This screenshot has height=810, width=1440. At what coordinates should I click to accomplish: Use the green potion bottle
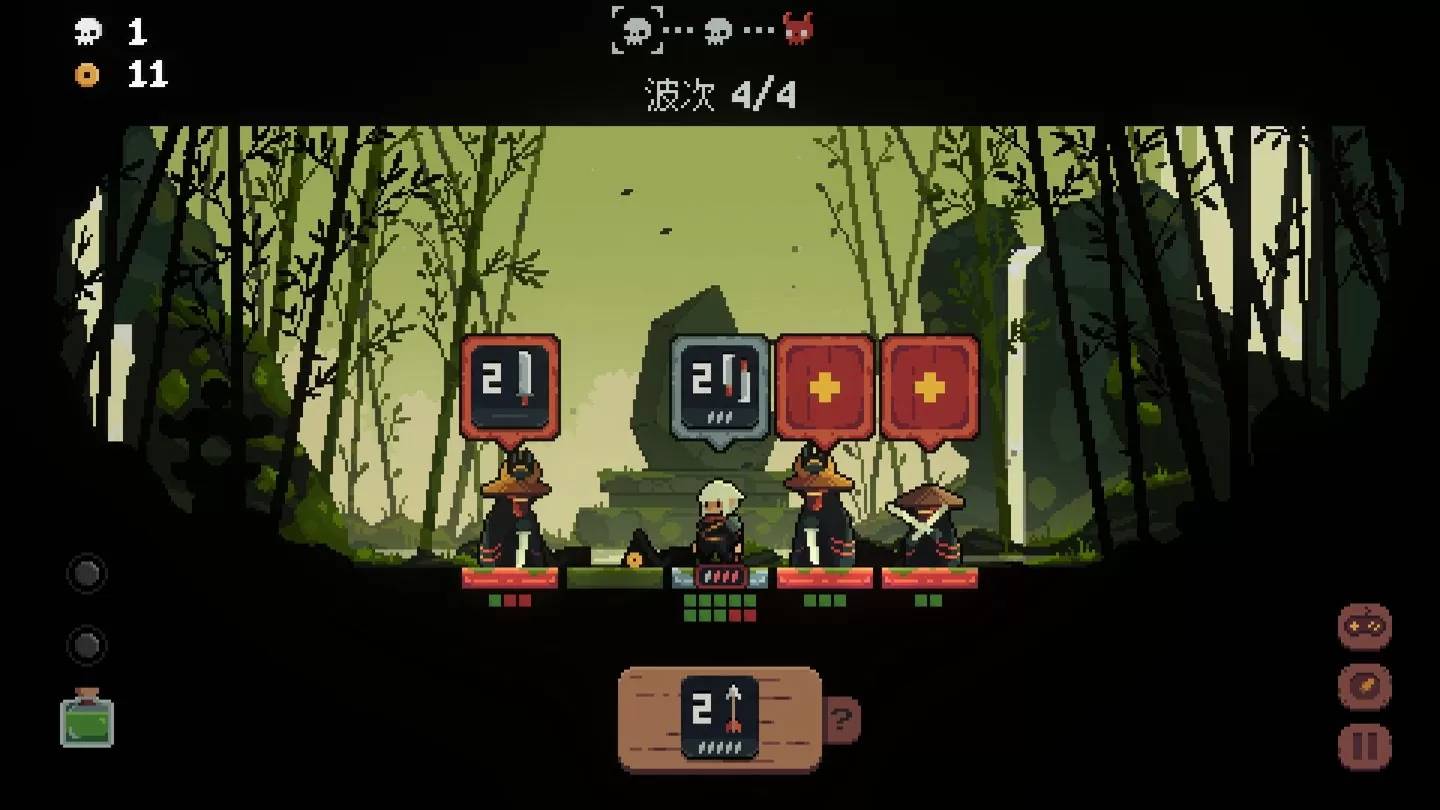tap(87, 719)
